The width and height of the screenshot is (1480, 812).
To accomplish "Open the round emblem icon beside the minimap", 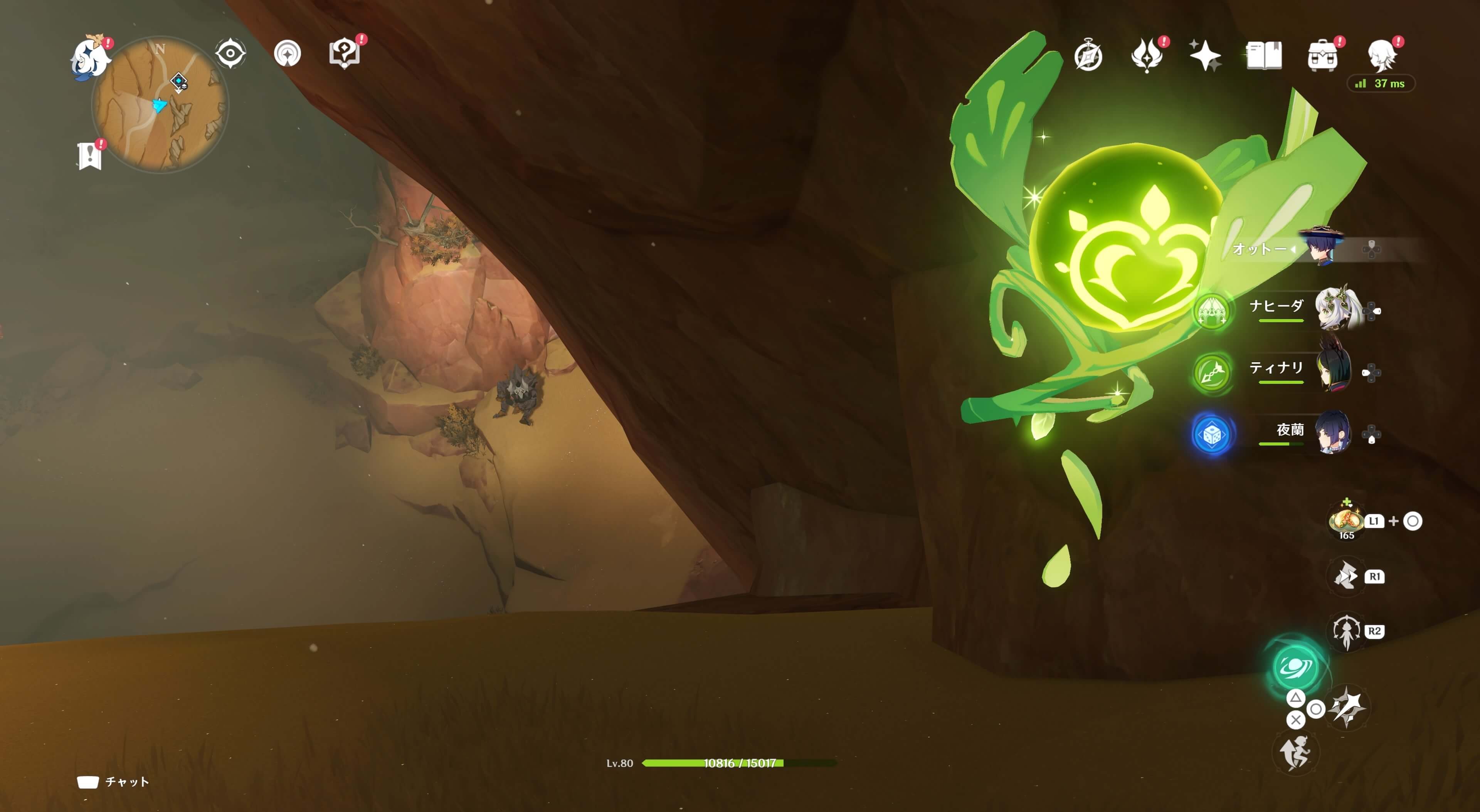I will 287,54.
